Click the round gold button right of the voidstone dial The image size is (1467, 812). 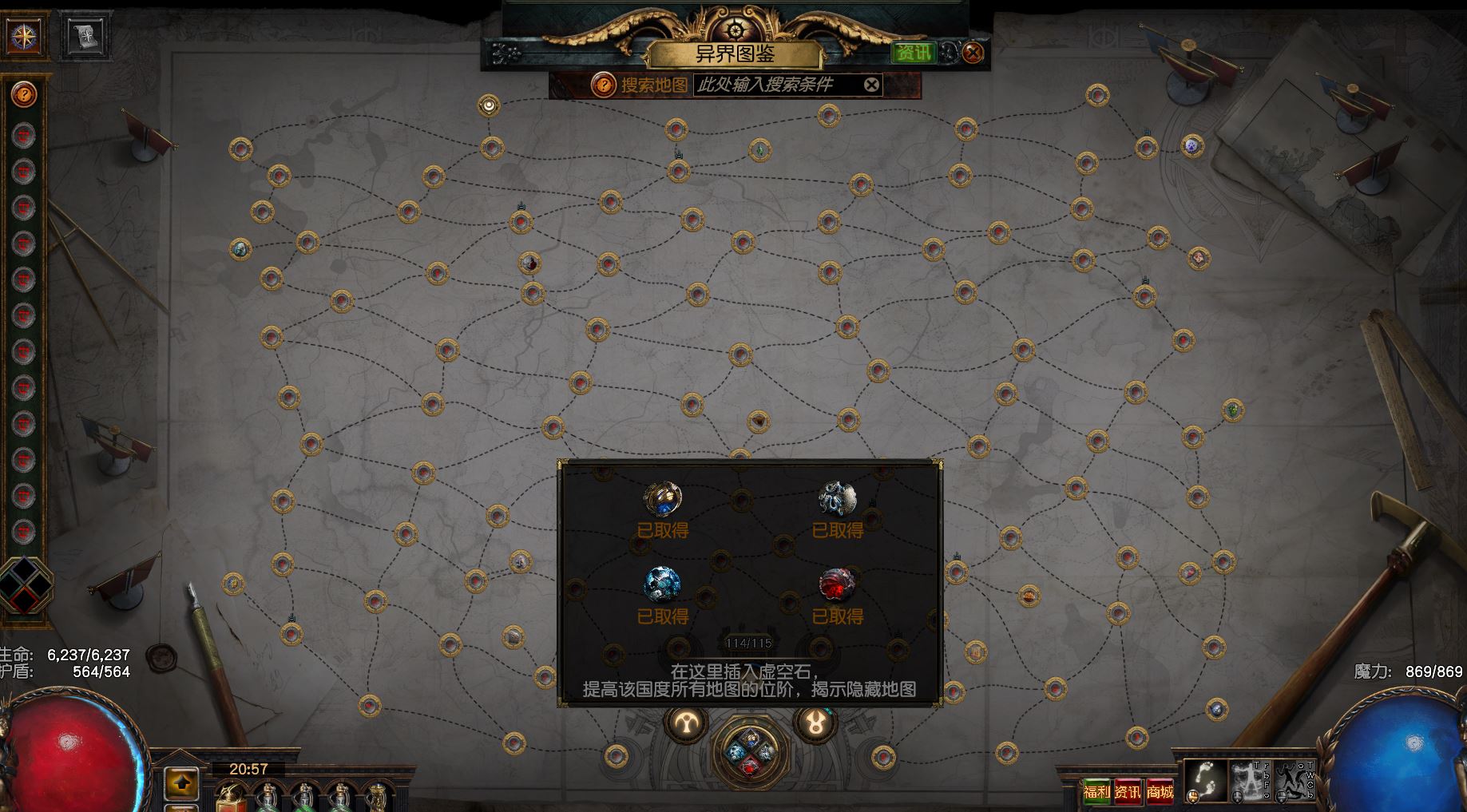[815, 723]
